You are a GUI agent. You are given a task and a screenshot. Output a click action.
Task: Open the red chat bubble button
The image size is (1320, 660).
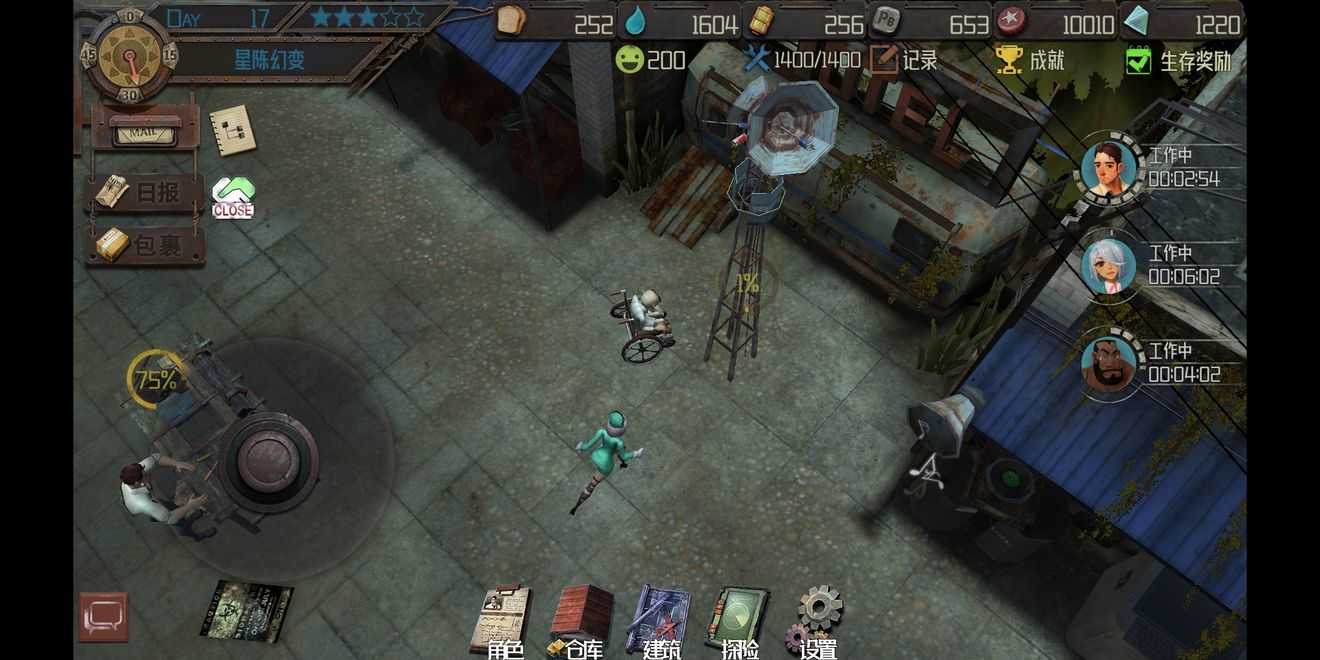click(104, 616)
